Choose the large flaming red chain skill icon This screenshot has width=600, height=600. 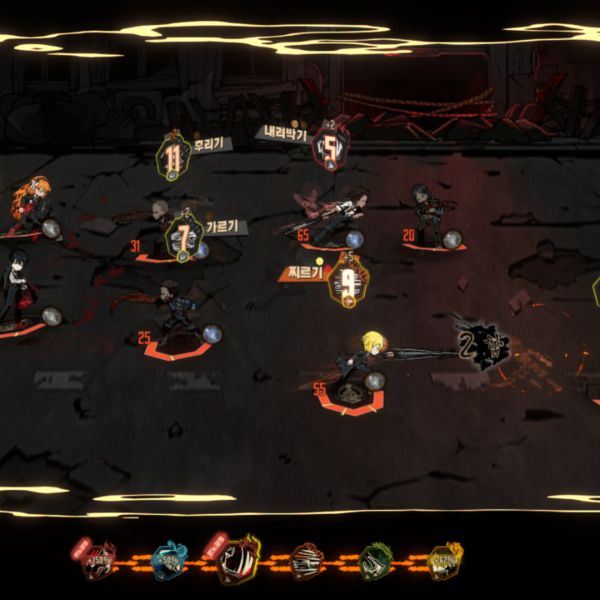click(240, 561)
